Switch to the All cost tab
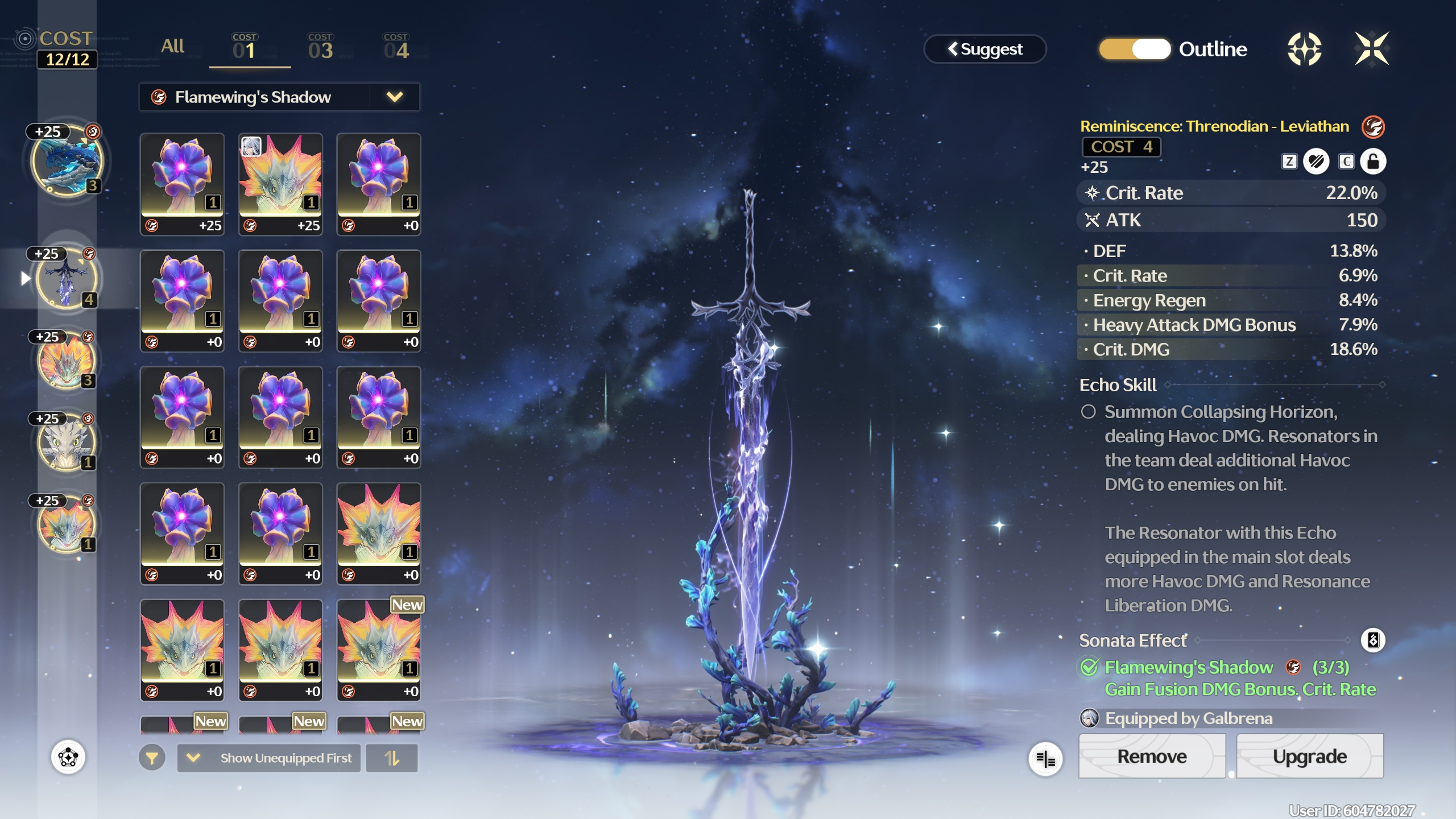1456x819 pixels. (x=172, y=47)
